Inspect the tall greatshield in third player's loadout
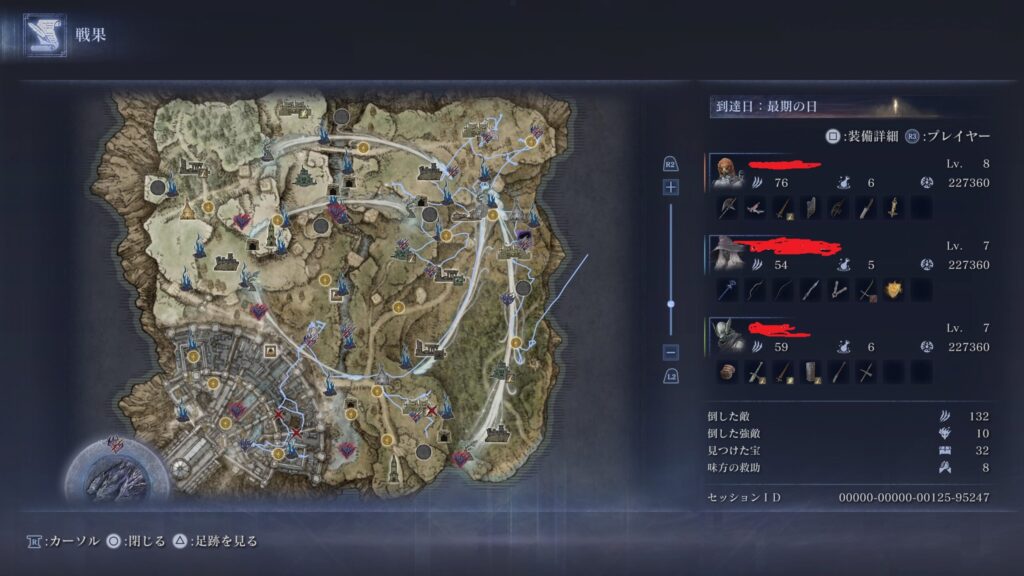Image resolution: width=1024 pixels, height=576 pixels. point(810,373)
